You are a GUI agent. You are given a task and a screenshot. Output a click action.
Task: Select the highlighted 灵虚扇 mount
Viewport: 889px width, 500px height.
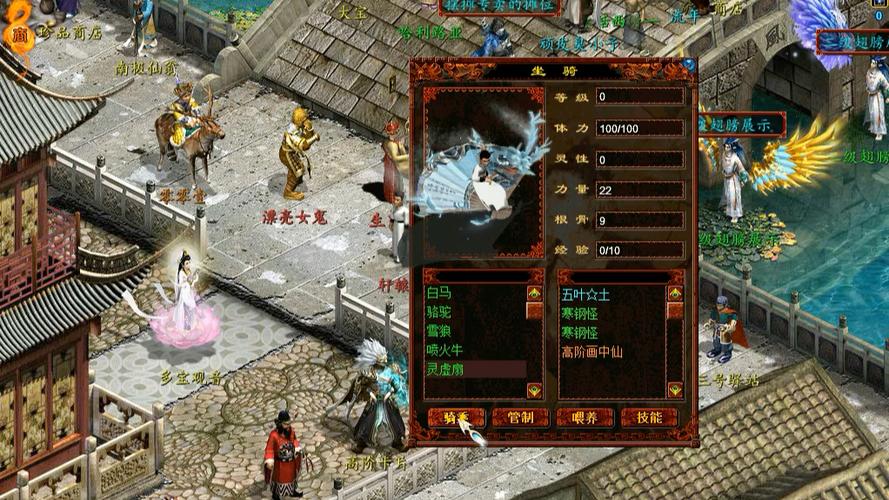point(445,369)
